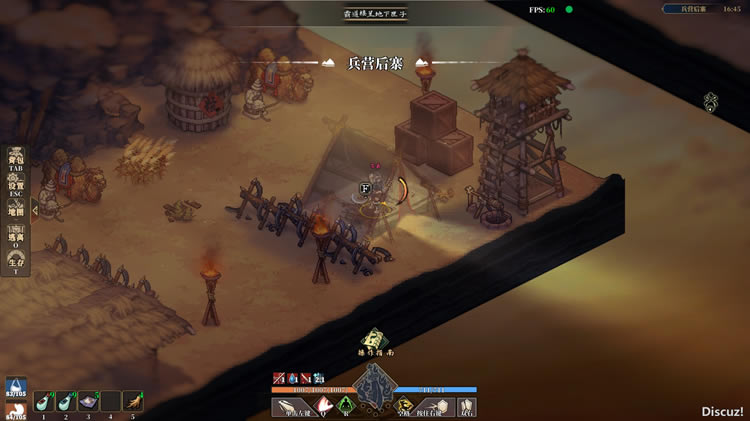Use the blue-capped potion in slot 2

click(x=66, y=401)
